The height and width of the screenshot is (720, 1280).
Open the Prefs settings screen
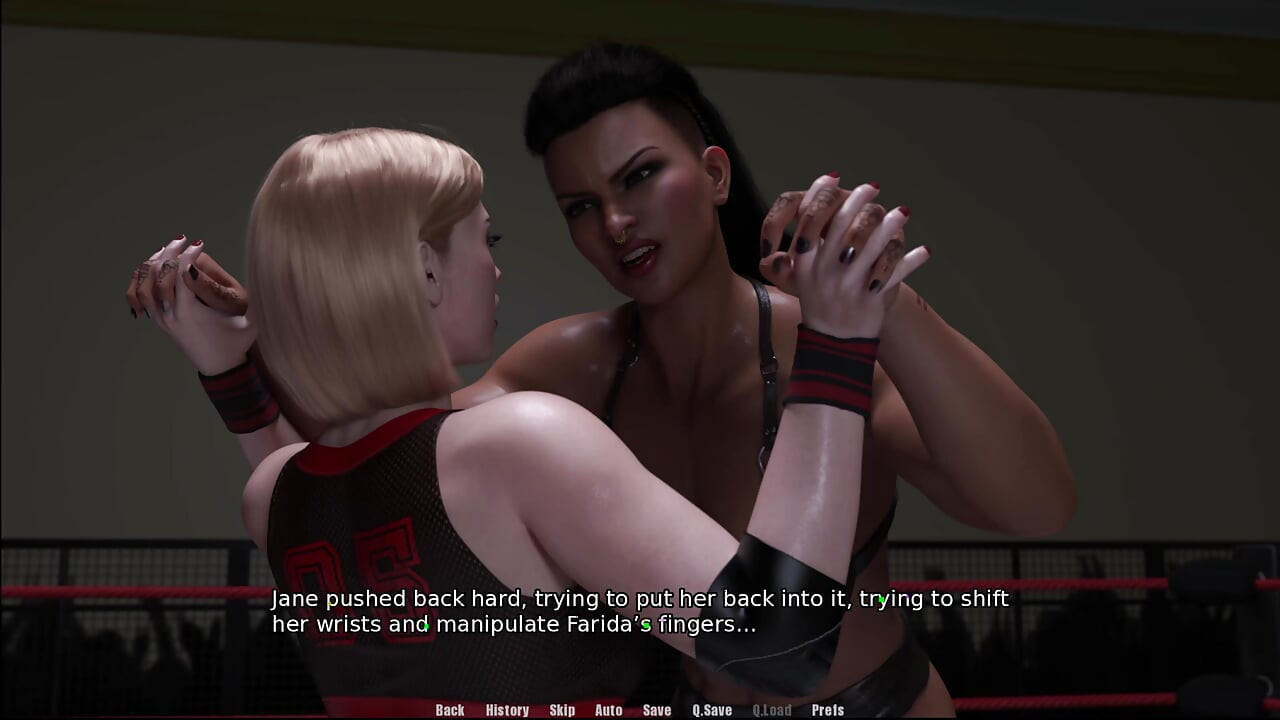827,710
